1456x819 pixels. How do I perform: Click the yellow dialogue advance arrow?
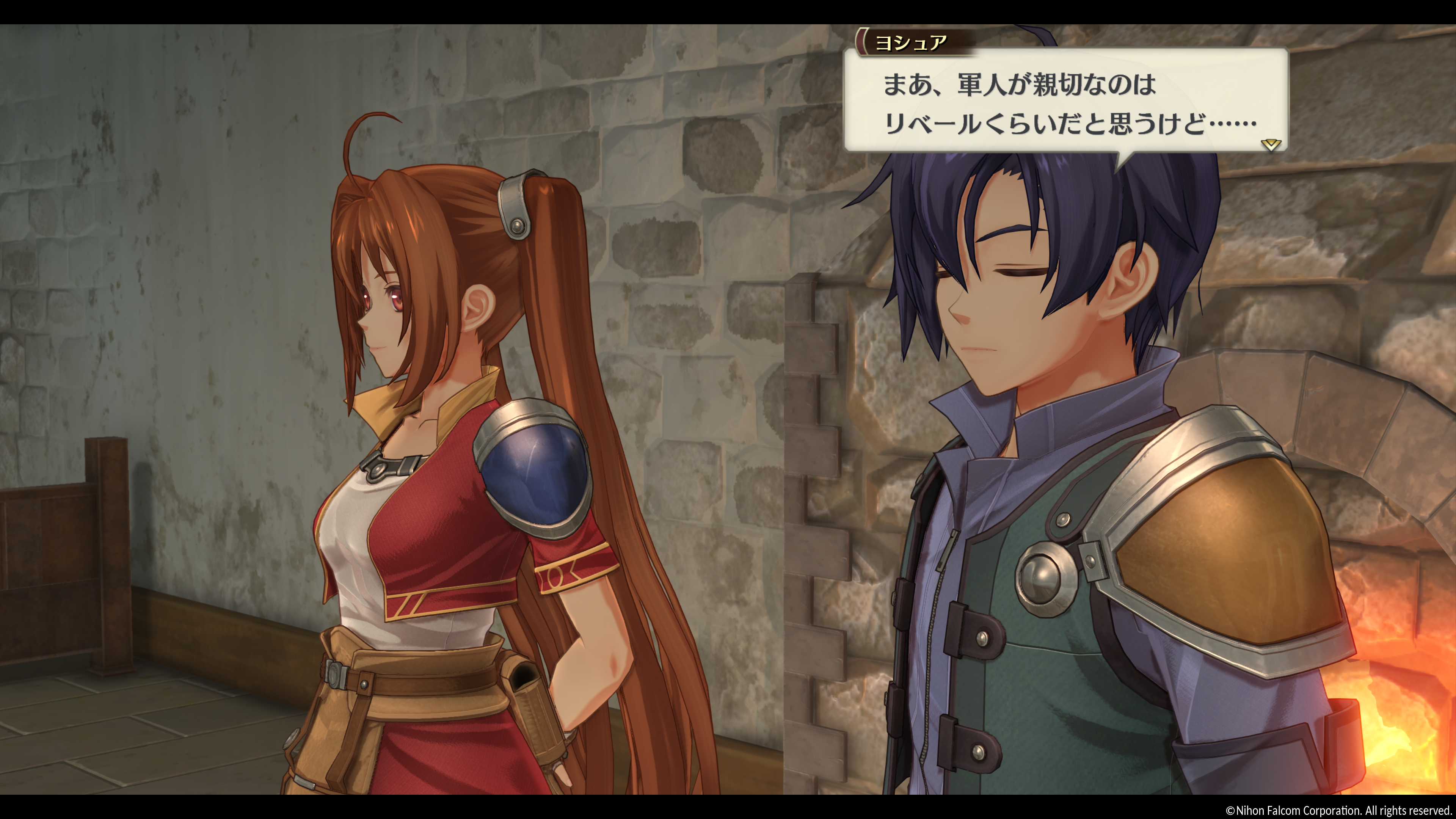click(1271, 145)
